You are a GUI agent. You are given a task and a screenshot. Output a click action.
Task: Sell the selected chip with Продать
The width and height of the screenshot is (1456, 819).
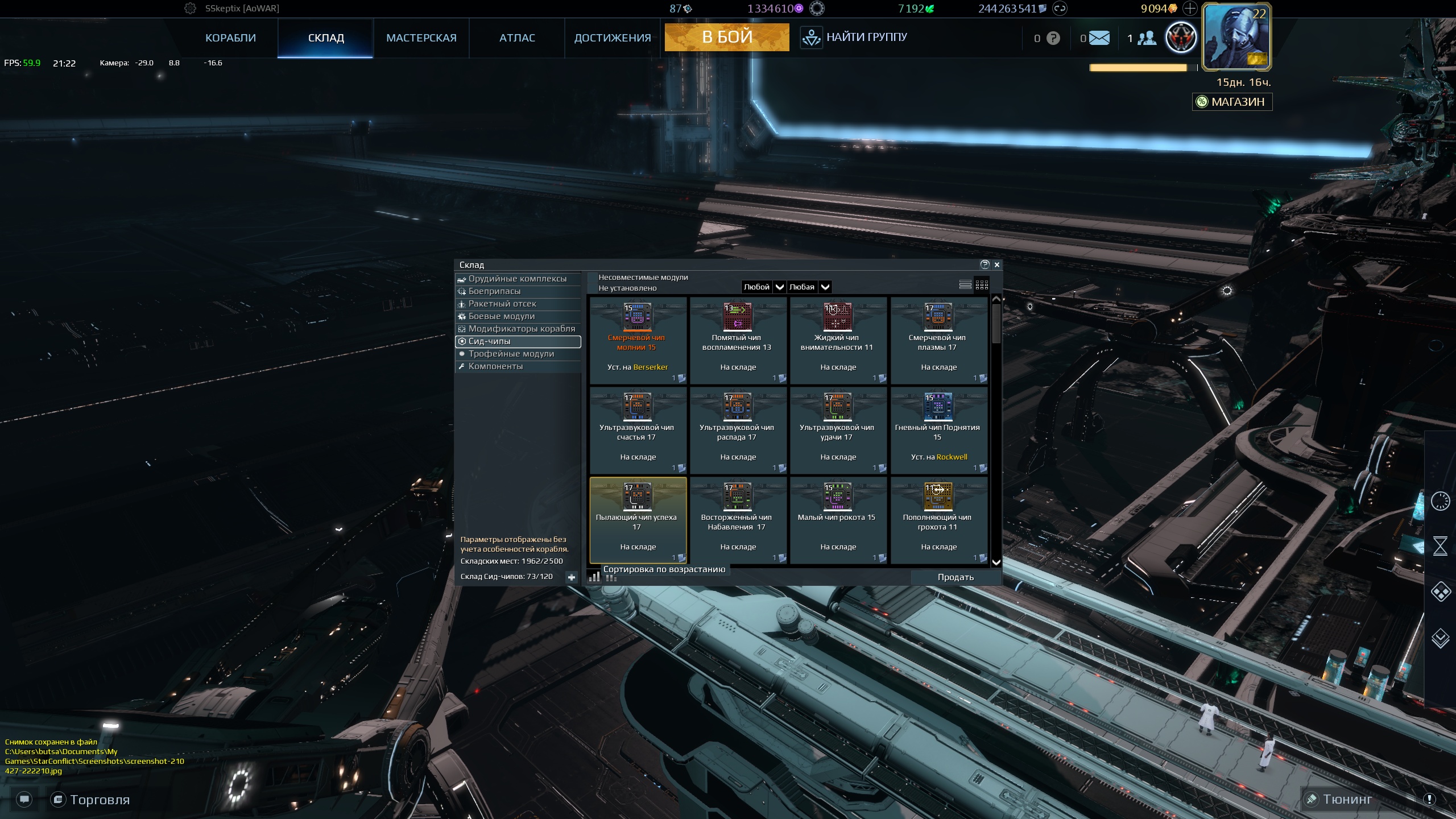(x=955, y=577)
